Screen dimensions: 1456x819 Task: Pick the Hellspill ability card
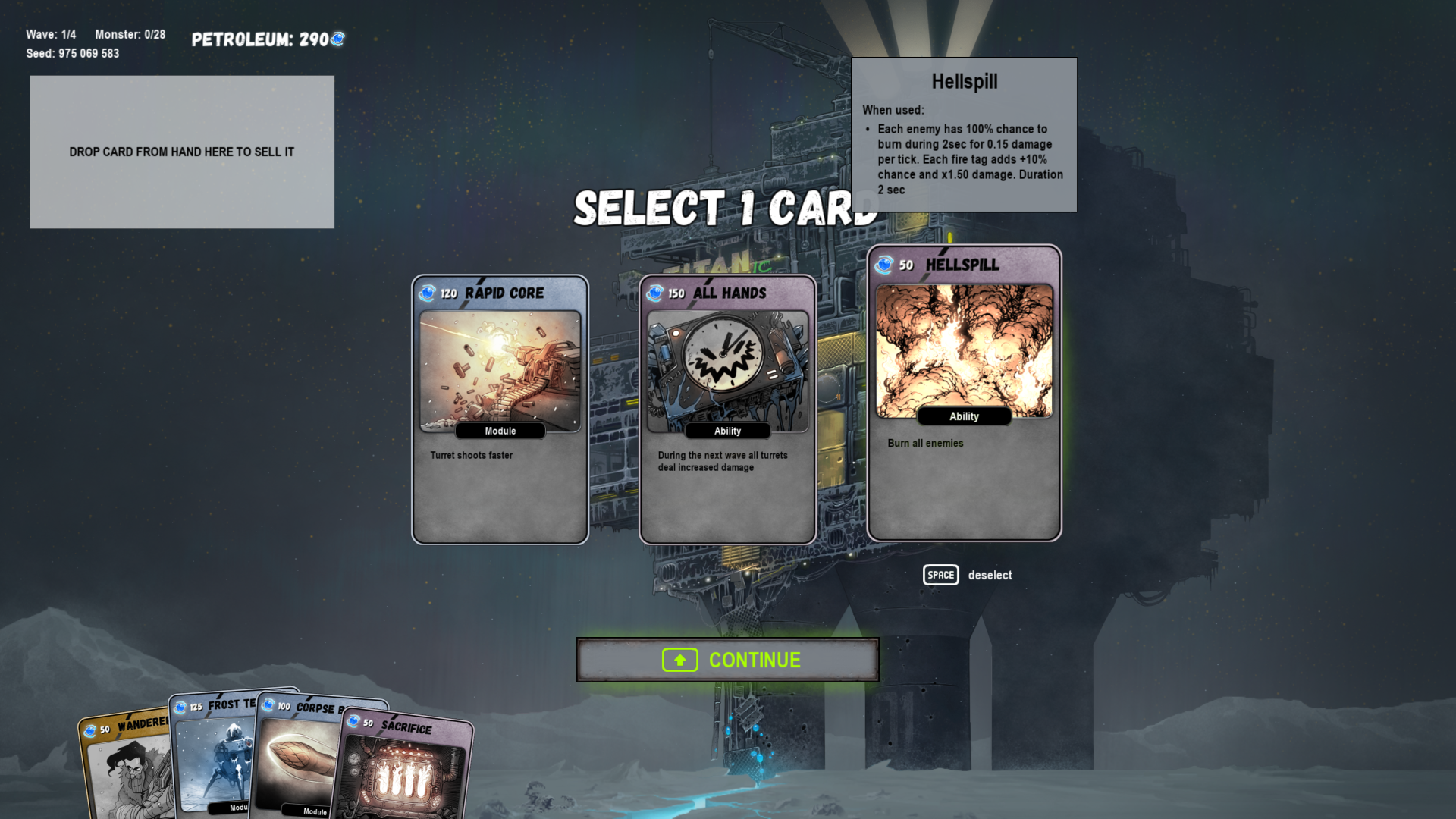tap(964, 393)
